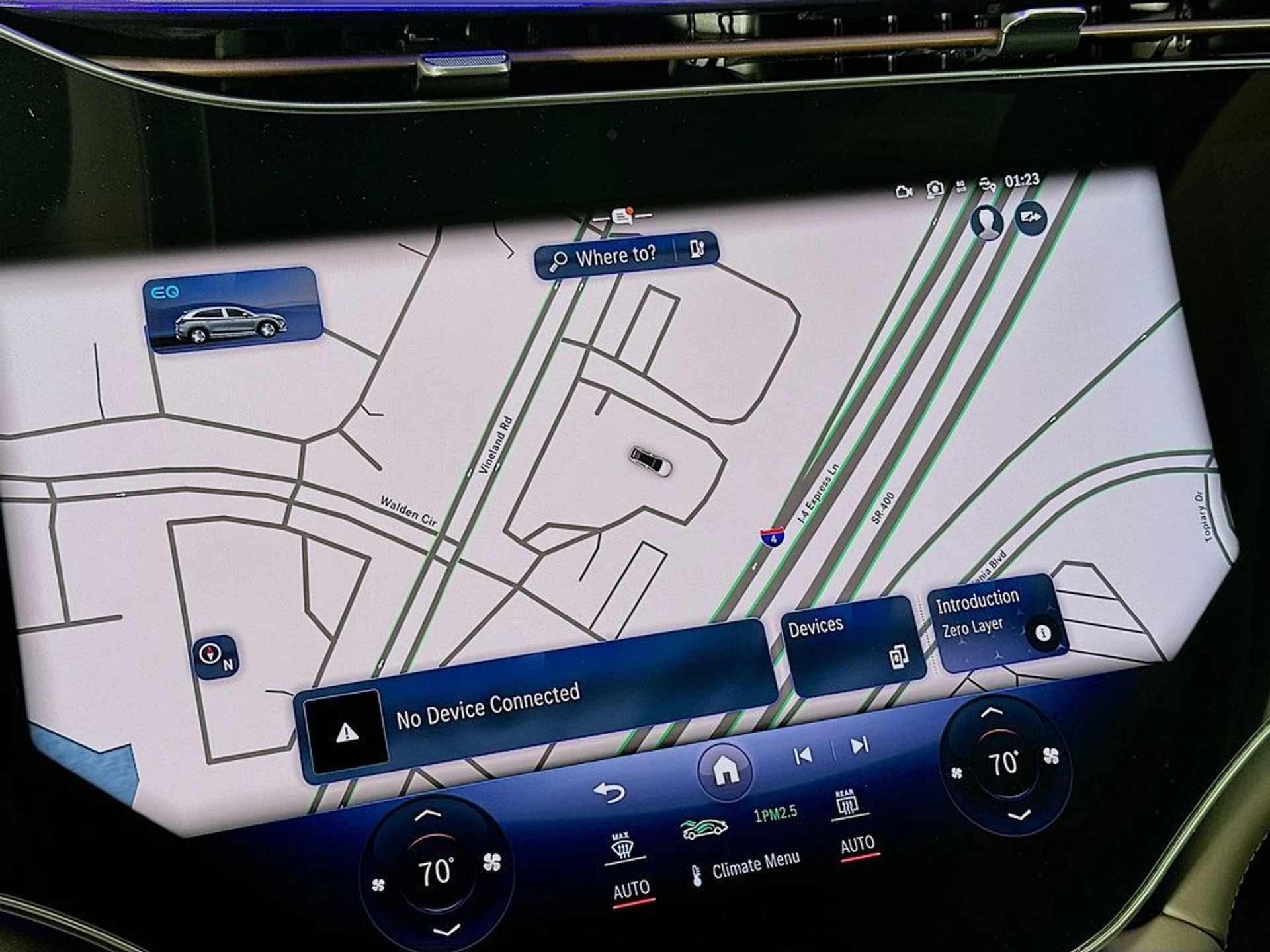Tap the back arrow button
This screenshot has width=1270, height=952.
609,792
